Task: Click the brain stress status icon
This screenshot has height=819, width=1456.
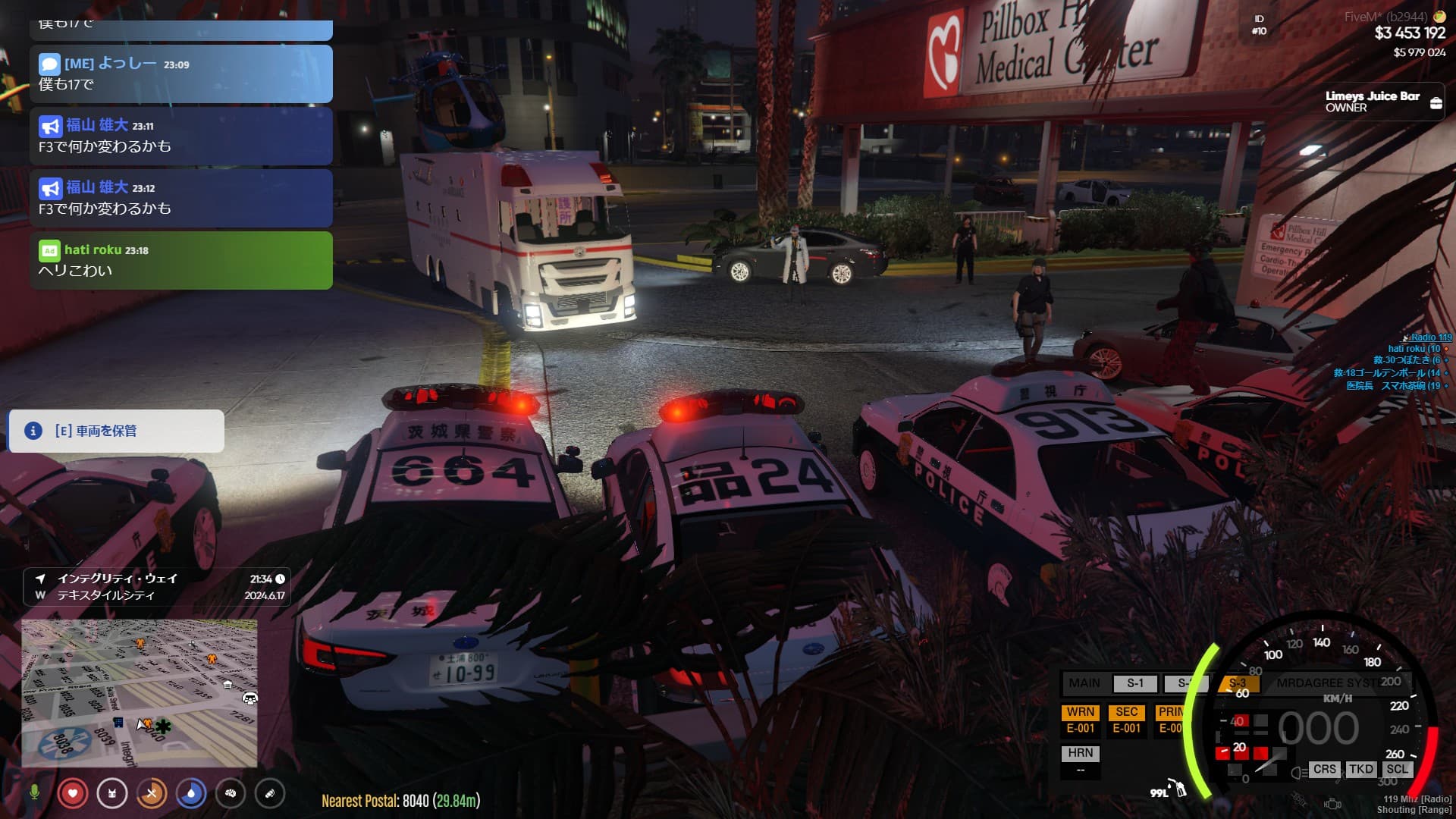Action: point(231,793)
